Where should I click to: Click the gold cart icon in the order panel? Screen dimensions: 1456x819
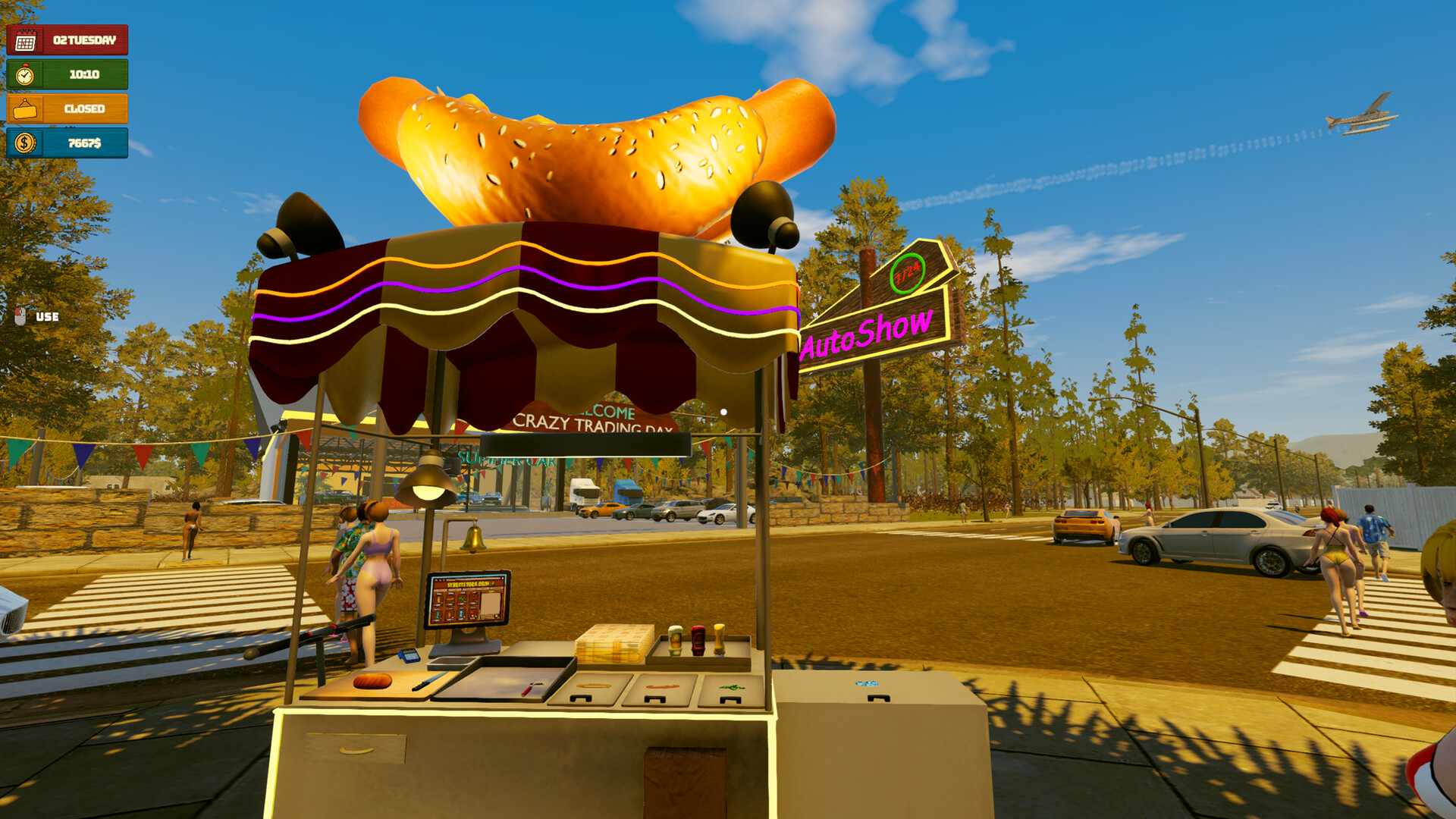496,616
